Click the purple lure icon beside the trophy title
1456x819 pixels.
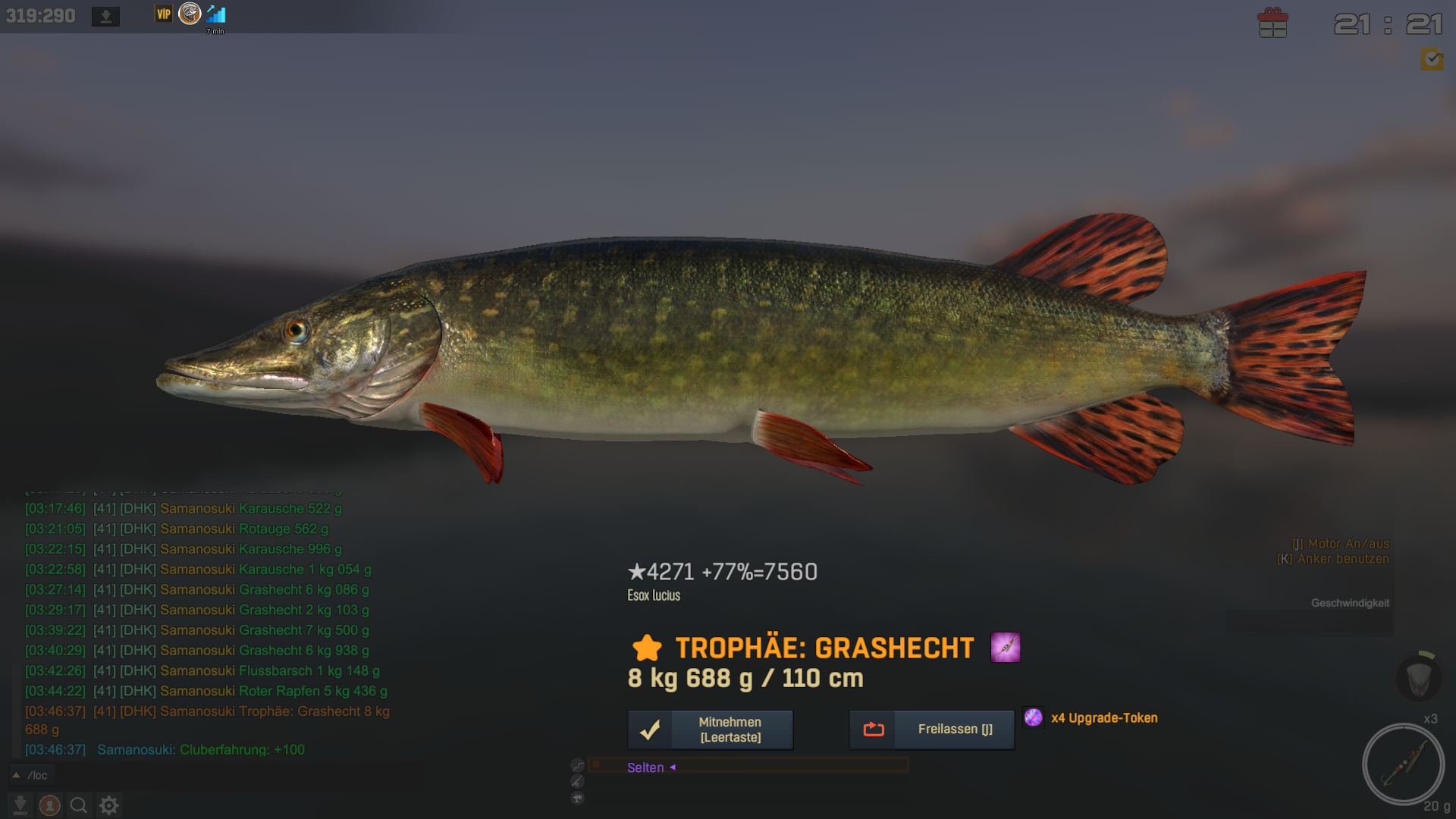tap(1006, 648)
